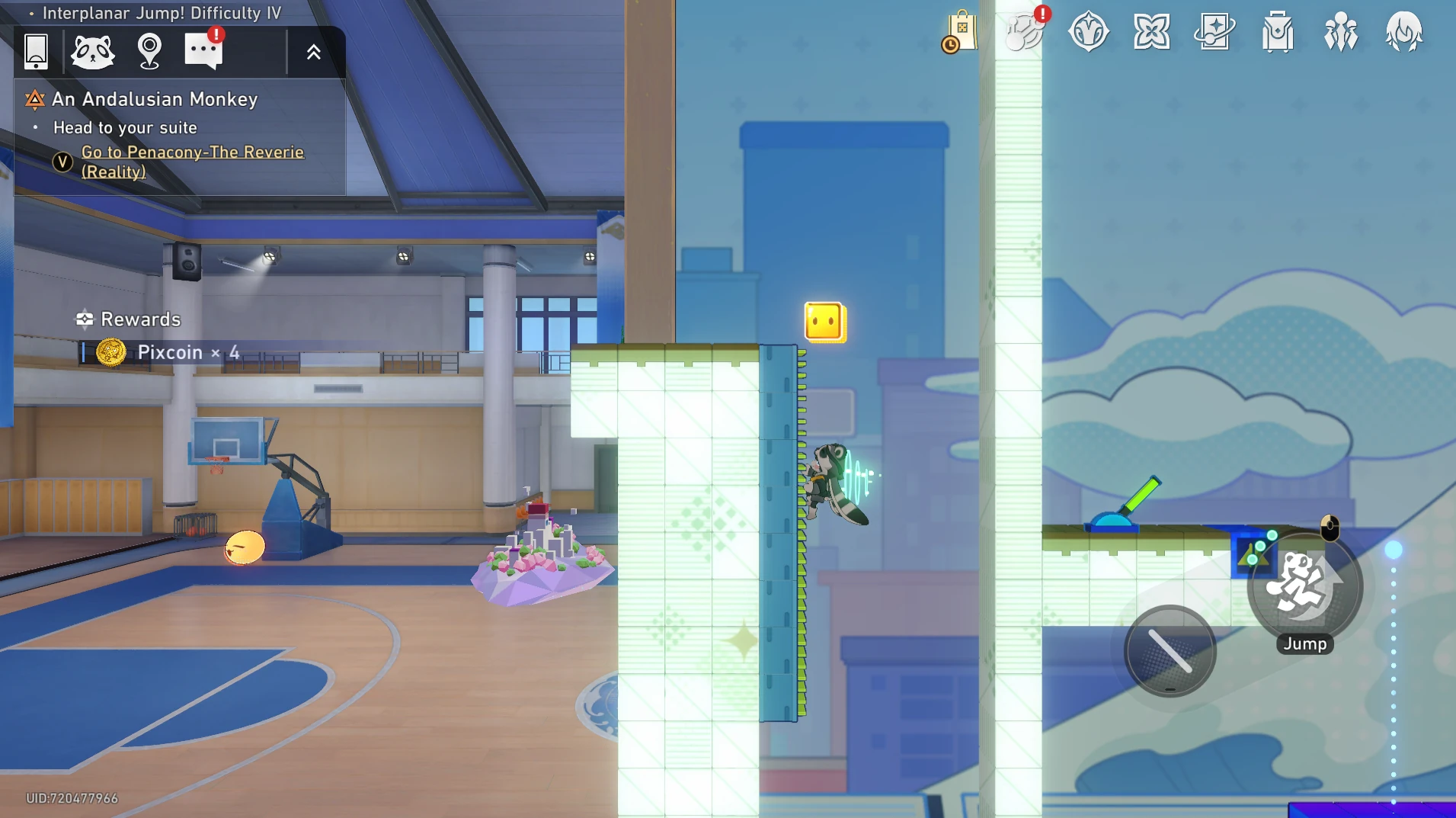Open the phone menu icon
The image size is (1456, 818).
coord(36,51)
